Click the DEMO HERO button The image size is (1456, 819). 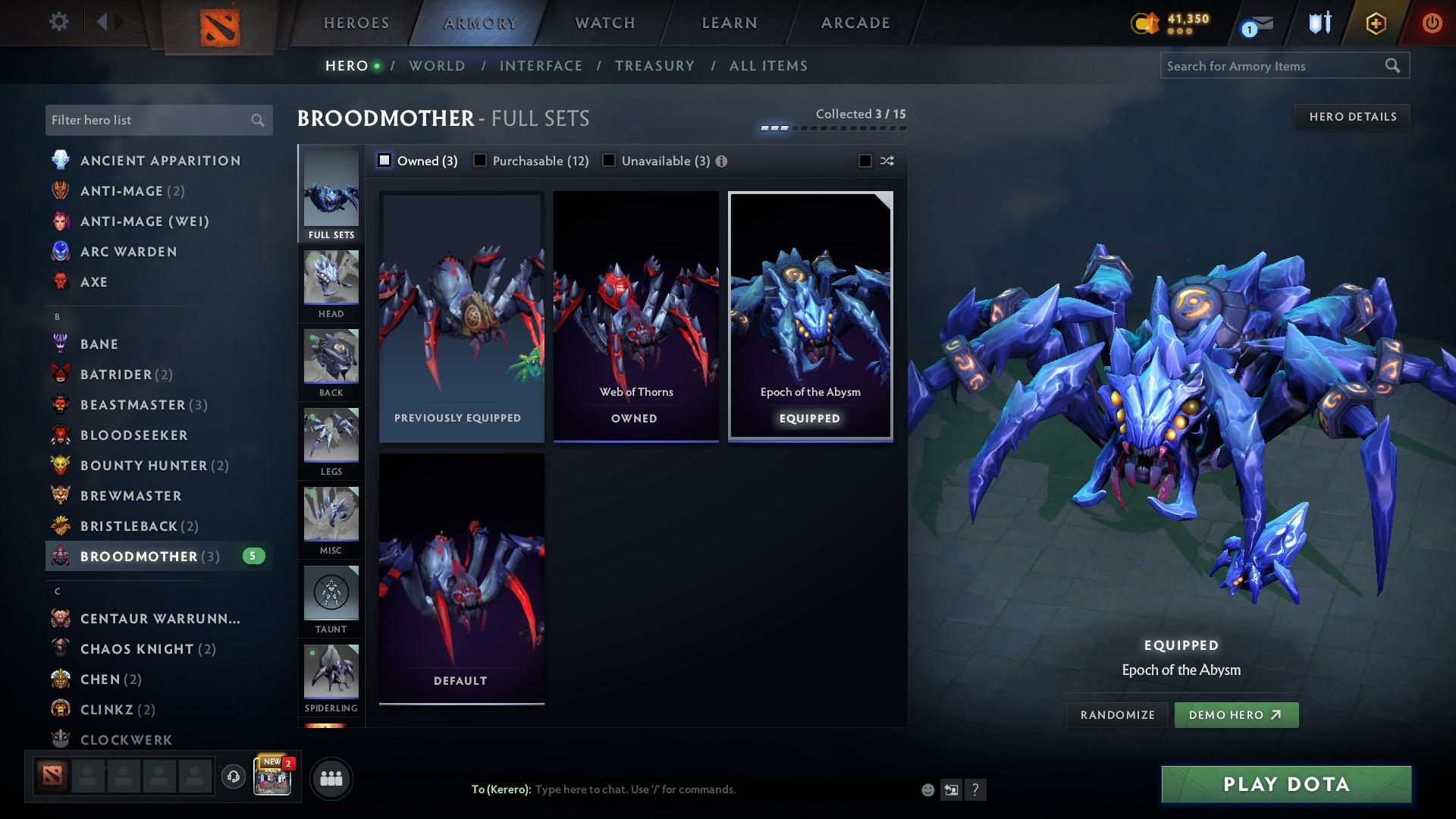tap(1235, 714)
